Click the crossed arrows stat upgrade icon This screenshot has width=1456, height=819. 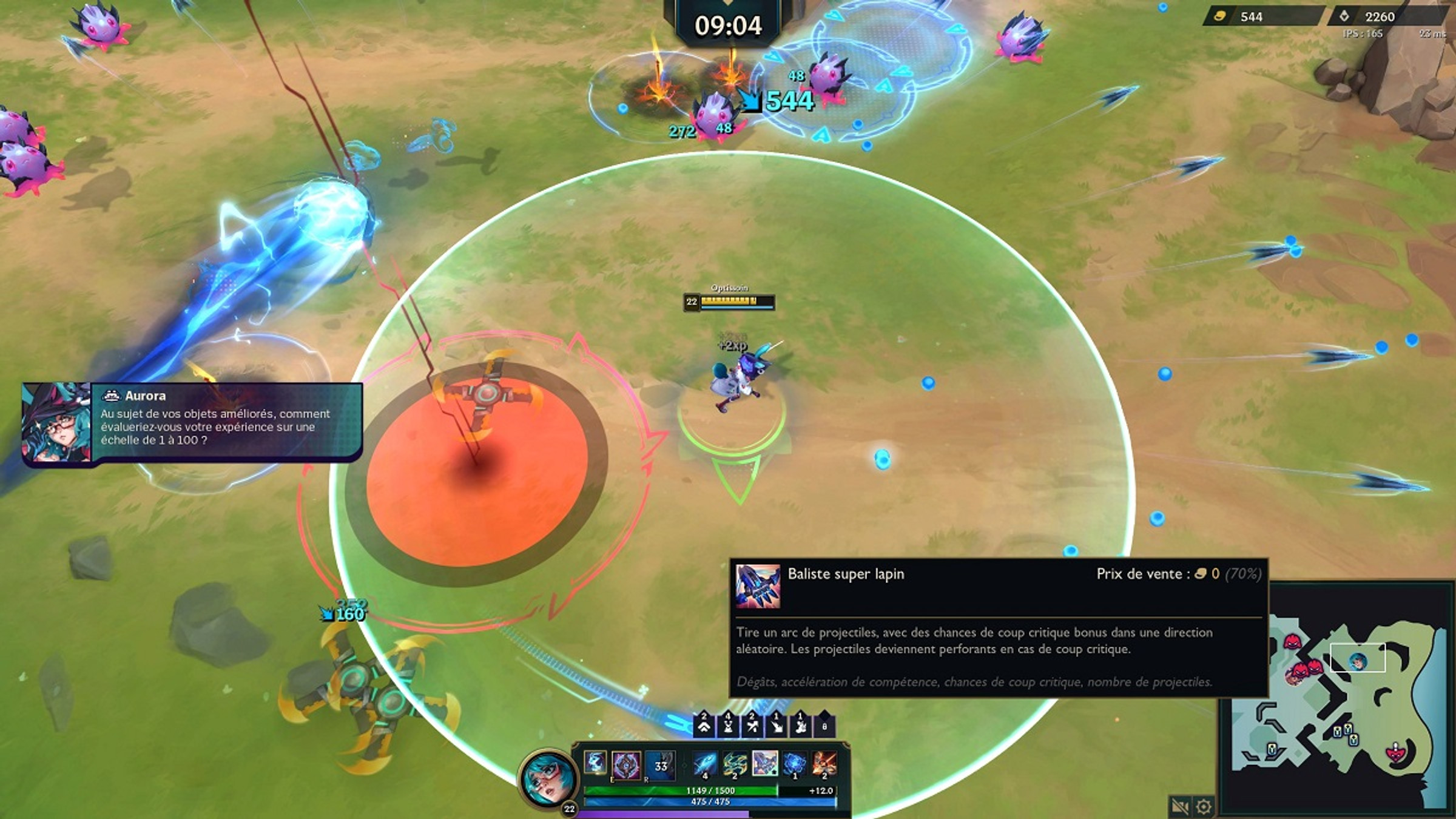pos(752,726)
